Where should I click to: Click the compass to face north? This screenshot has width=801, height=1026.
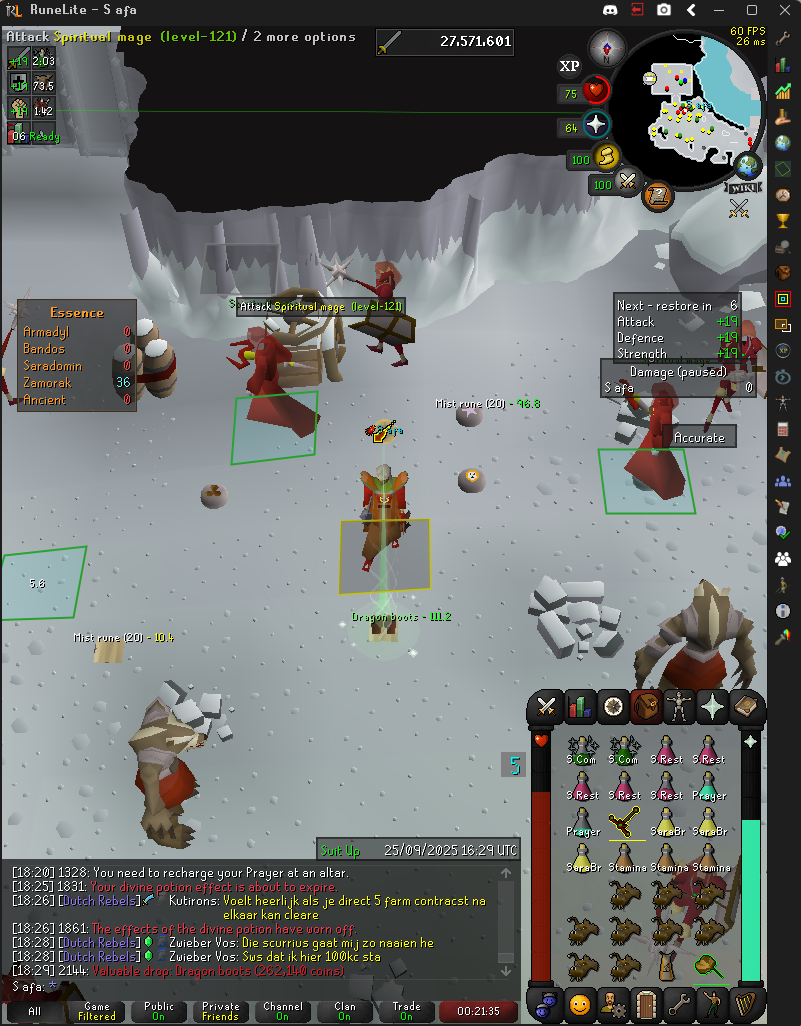(x=607, y=46)
